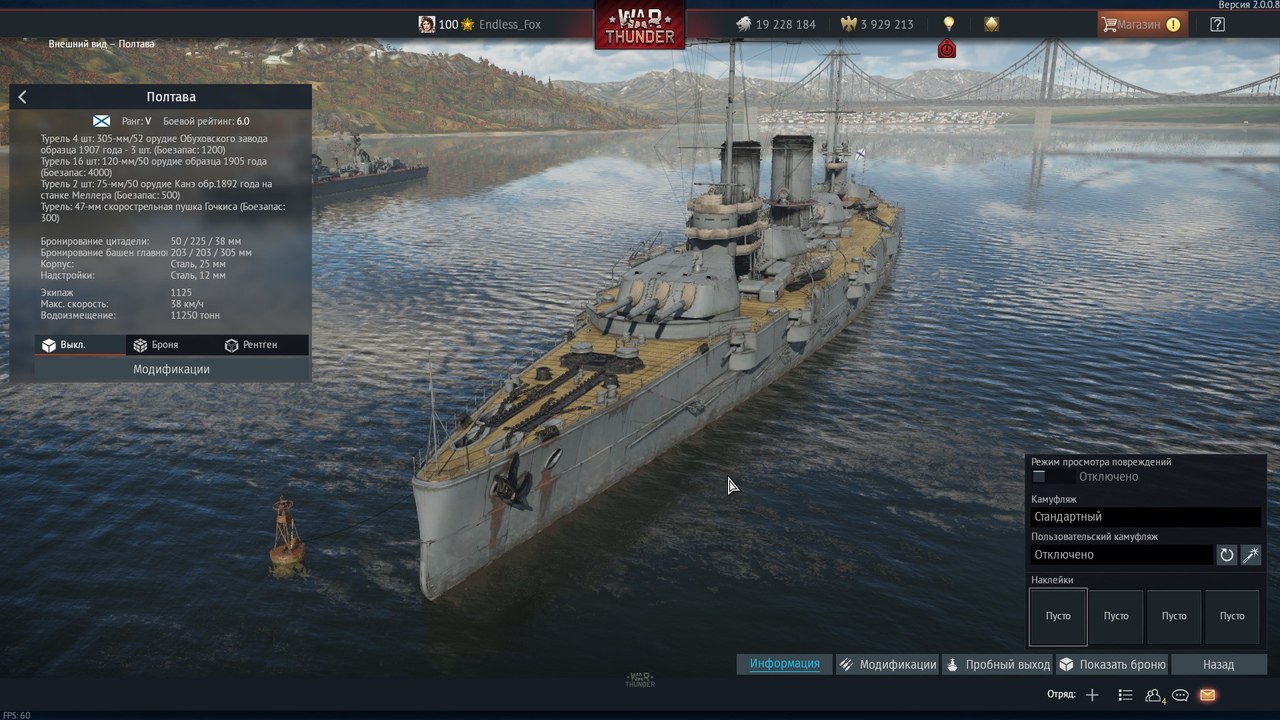The width and height of the screenshot is (1280, 720).
Task: Open the mail envelope icon
Action: click(1207, 695)
